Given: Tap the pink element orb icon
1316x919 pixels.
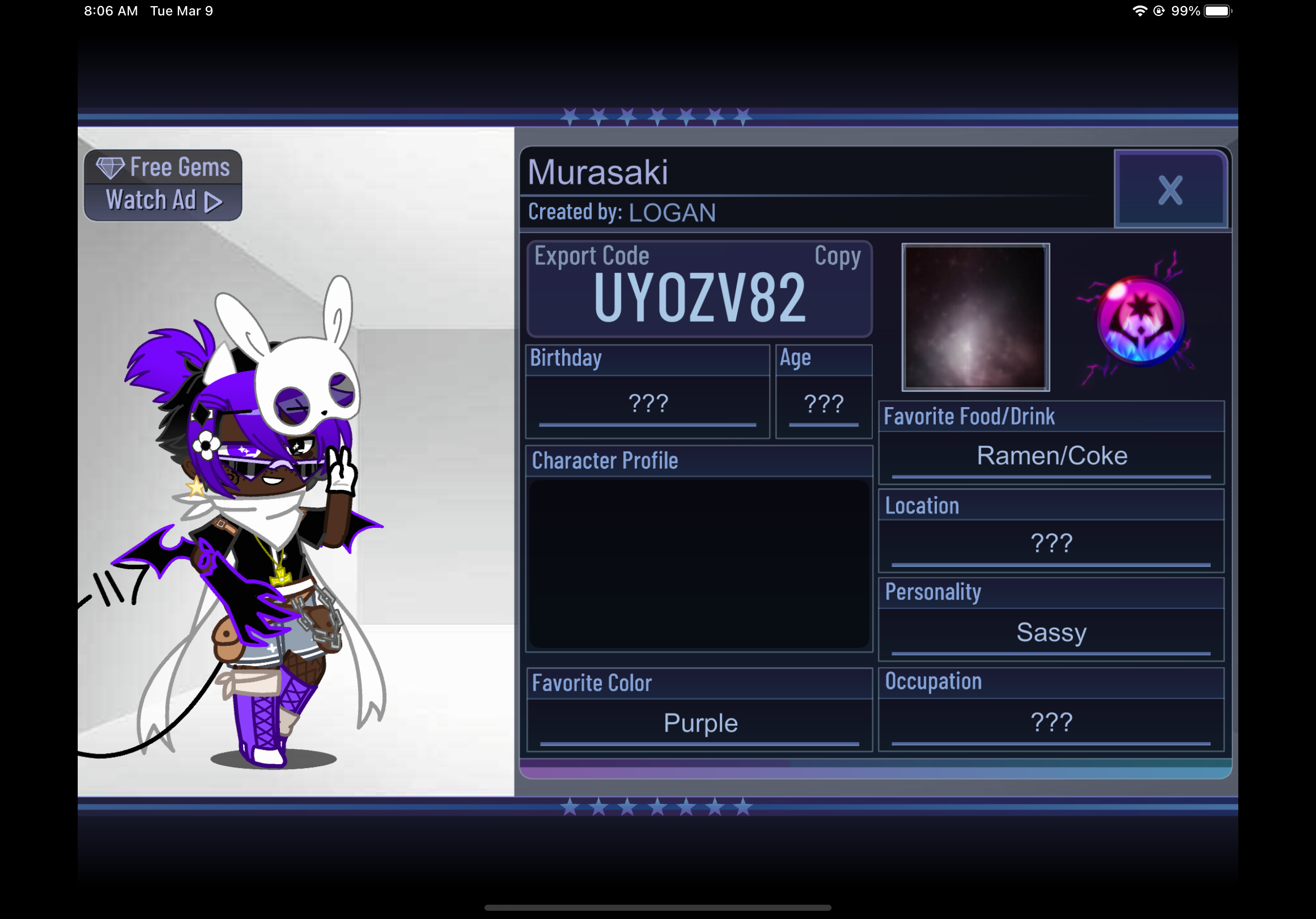Looking at the screenshot, I should [x=1140, y=320].
